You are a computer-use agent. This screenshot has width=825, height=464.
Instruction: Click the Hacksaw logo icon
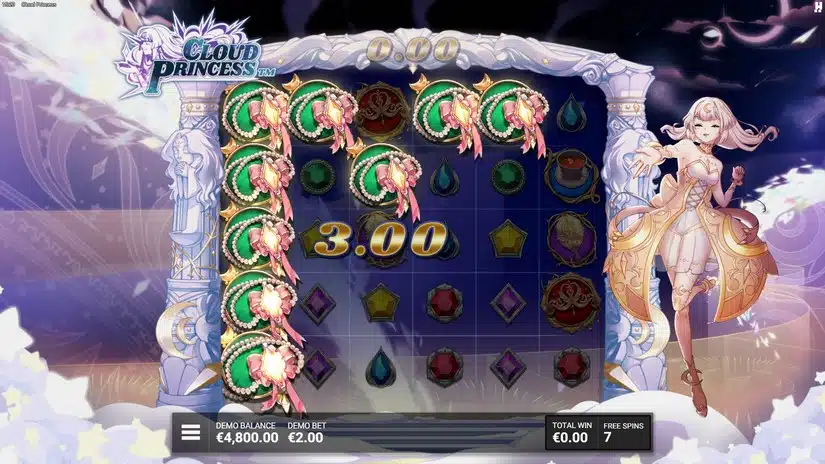click(x=817, y=7)
